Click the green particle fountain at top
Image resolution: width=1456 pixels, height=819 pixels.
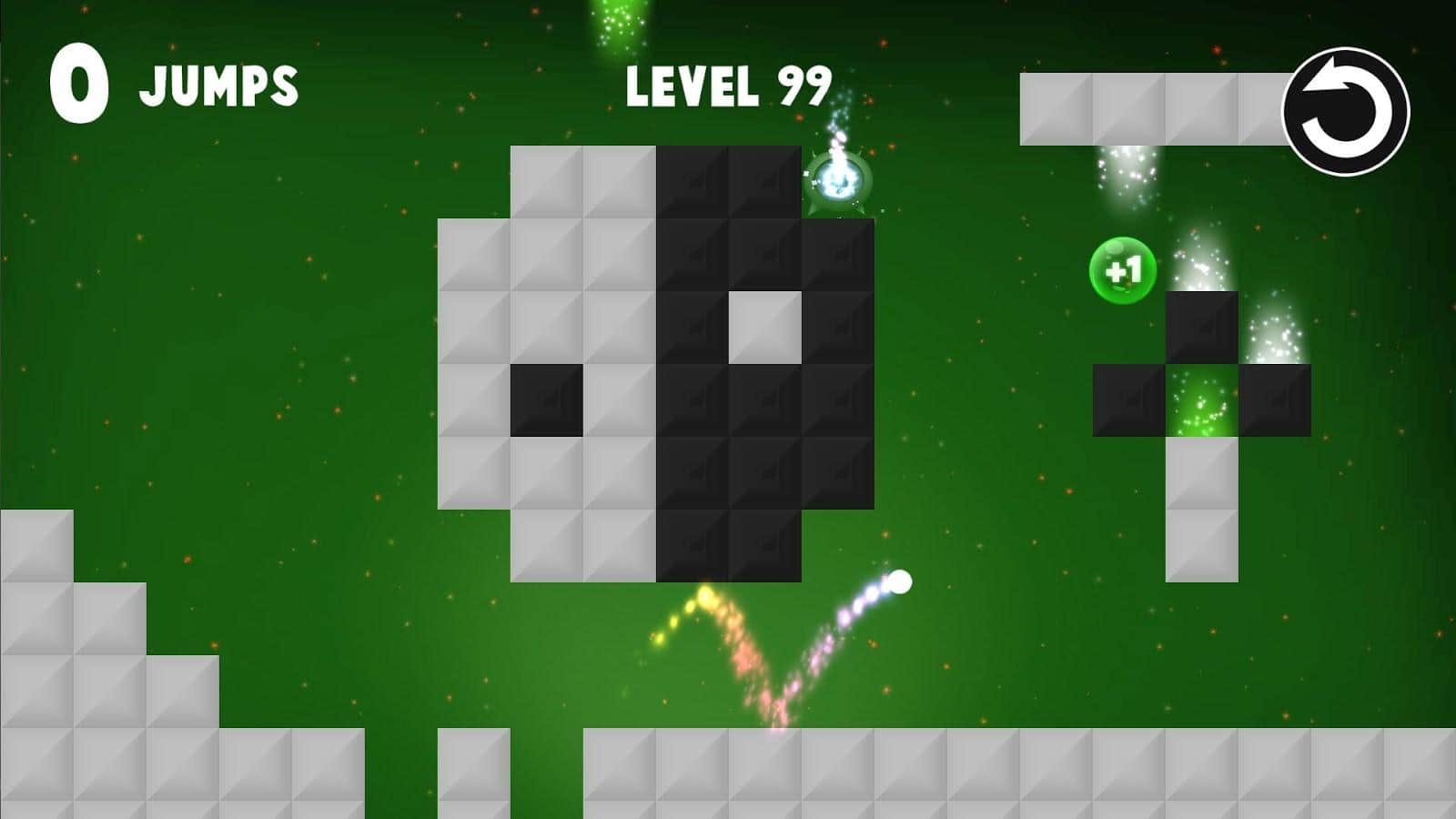619,23
